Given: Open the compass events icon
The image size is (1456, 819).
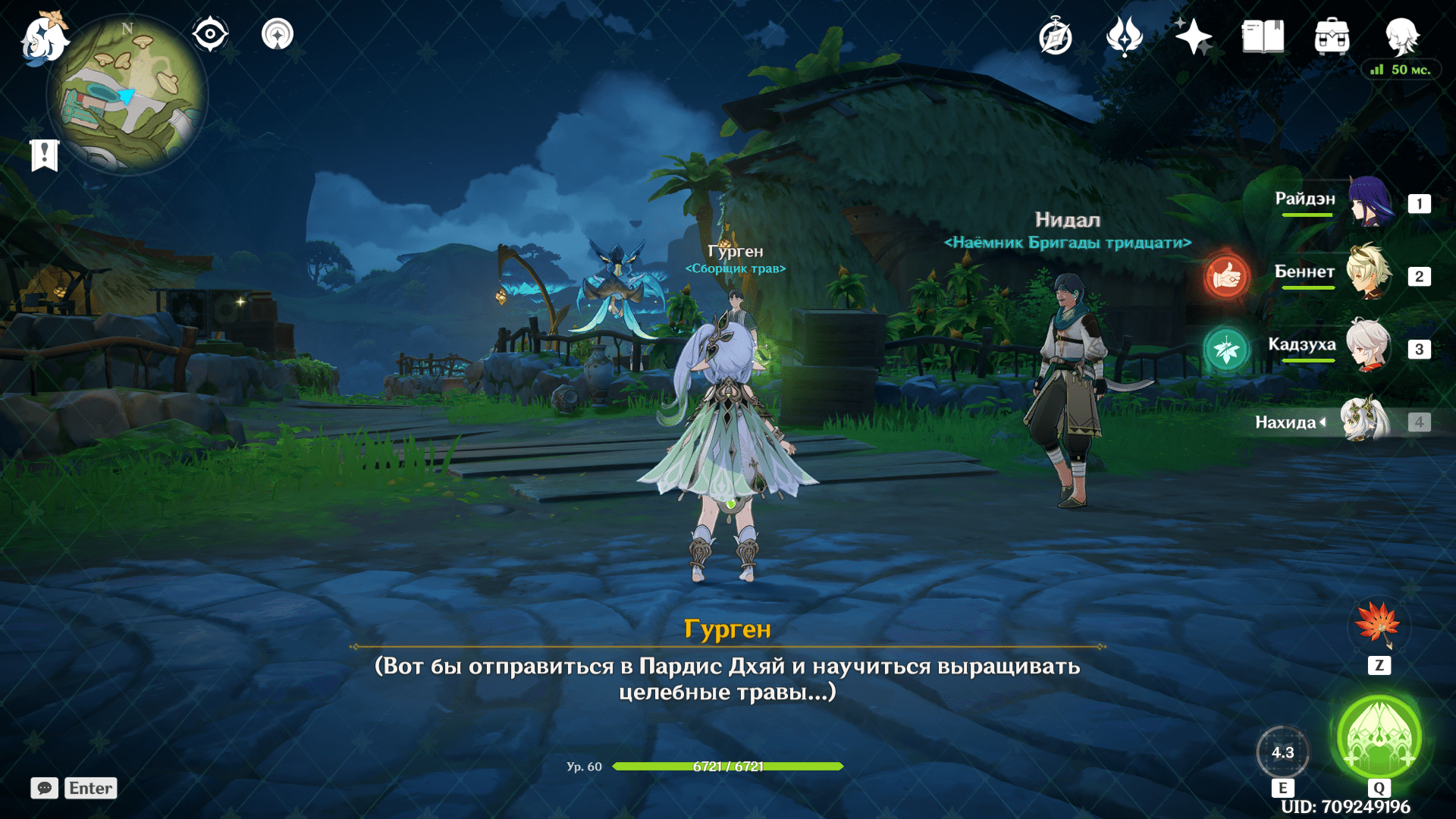Looking at the screenshot, I should (x=1056, y=37).
